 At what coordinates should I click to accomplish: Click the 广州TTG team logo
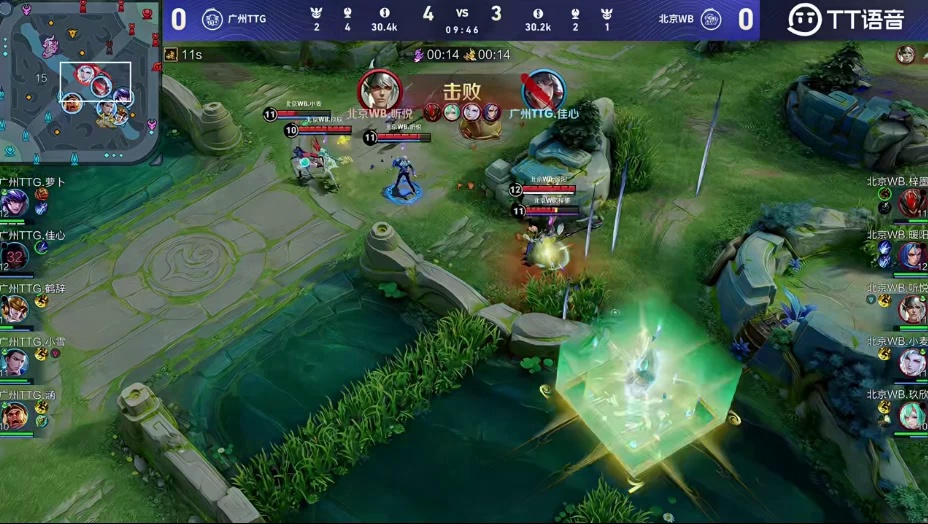point(212,19)
